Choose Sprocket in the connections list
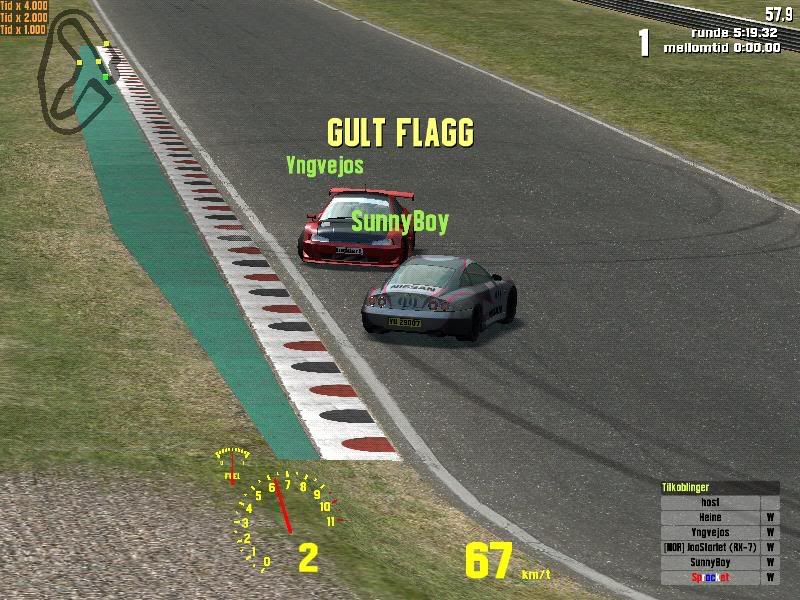This screenshot has height=600, width=800. point(711,577)
